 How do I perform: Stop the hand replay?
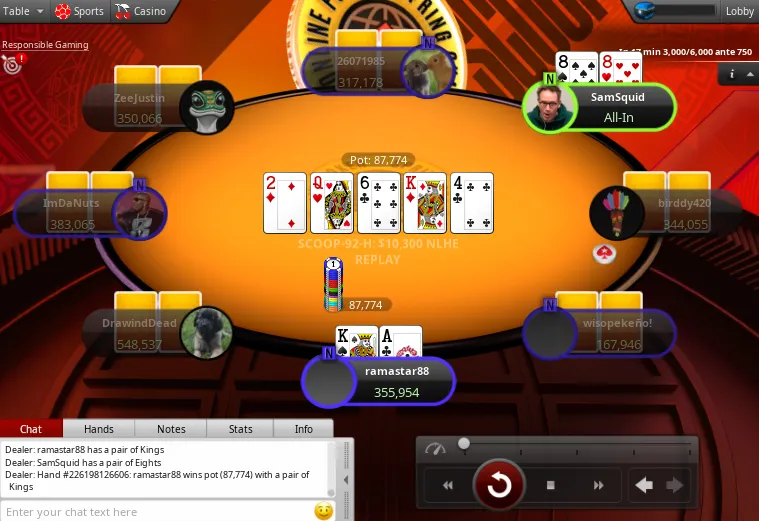coord(550,486)
